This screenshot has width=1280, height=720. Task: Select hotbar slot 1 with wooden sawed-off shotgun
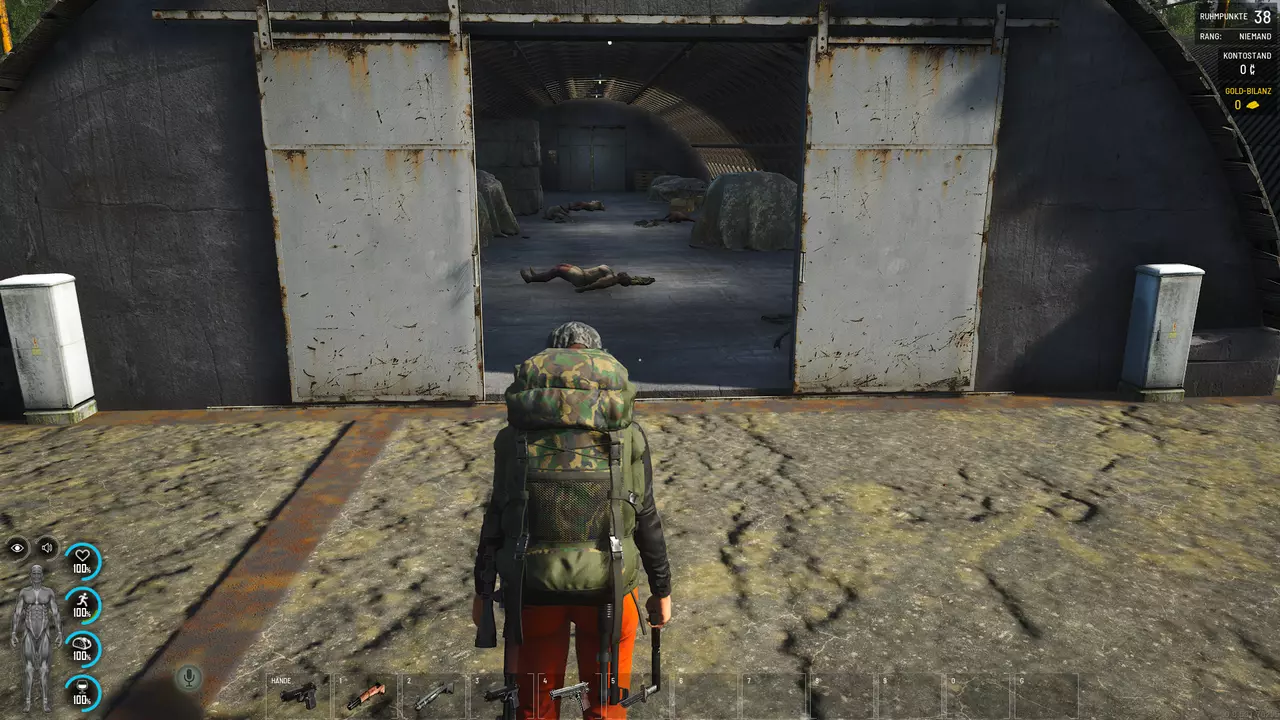(x=366, y=694)
